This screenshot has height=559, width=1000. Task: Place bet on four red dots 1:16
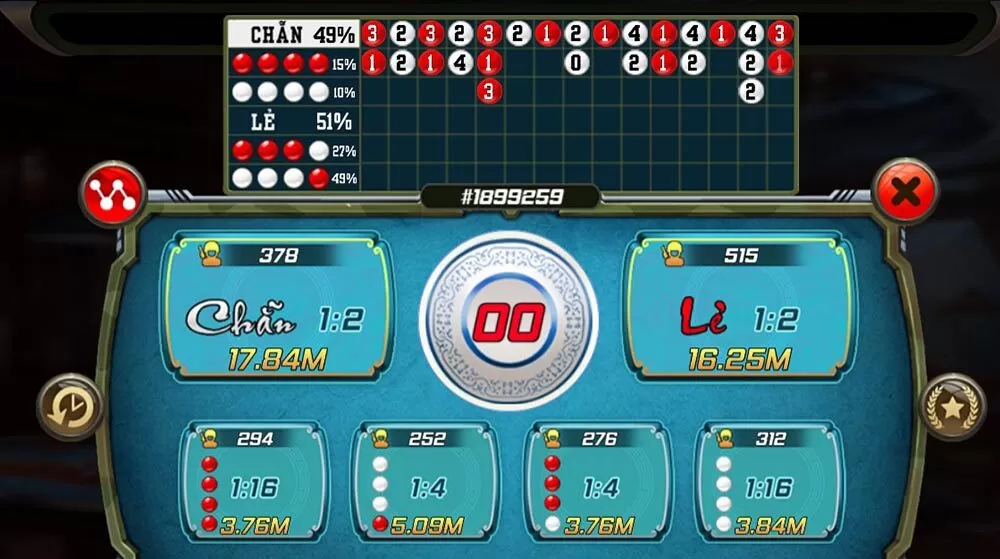coord(253,484)
